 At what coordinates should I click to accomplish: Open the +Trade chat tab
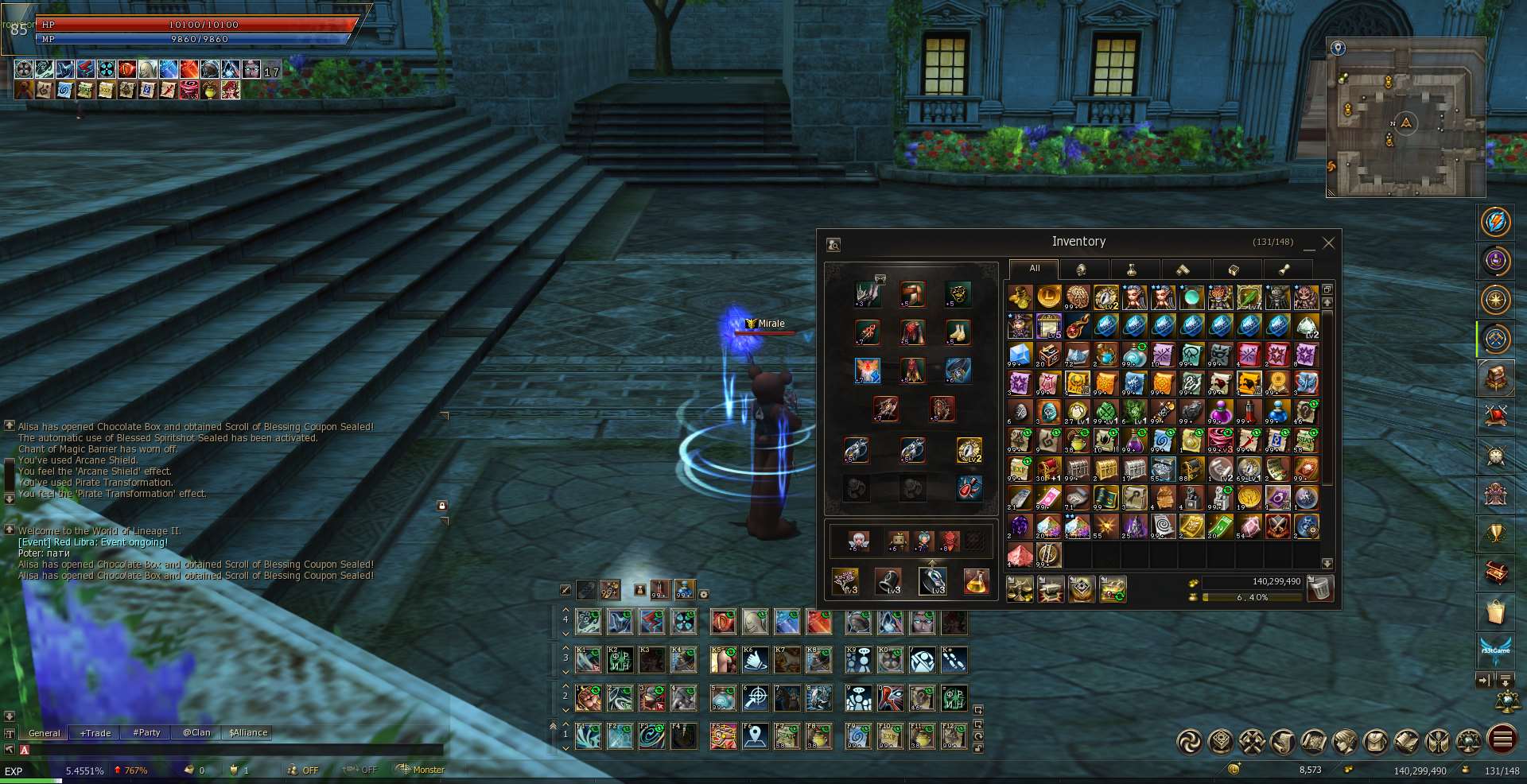(95, 733)
